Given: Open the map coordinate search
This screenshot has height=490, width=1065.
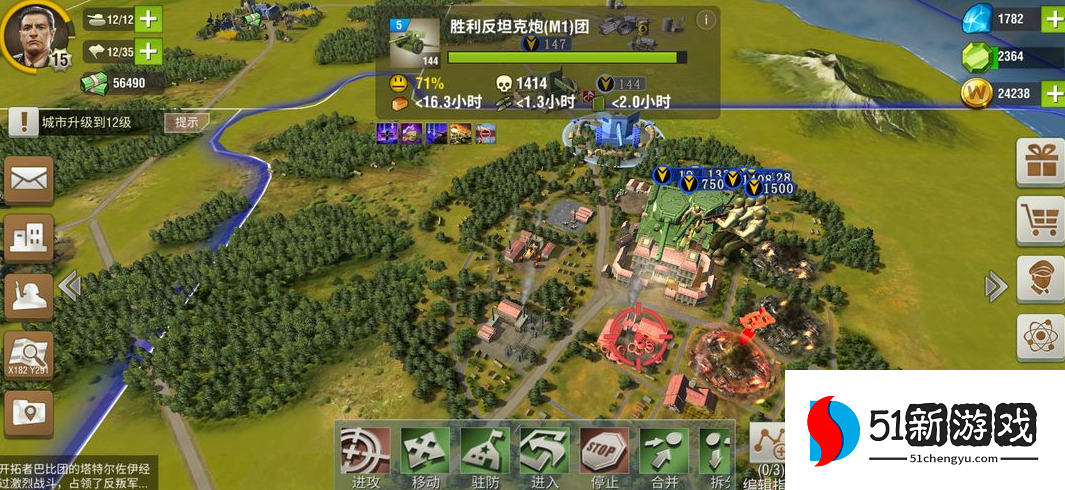Looking at the screenshot, I should coord(29,356).
